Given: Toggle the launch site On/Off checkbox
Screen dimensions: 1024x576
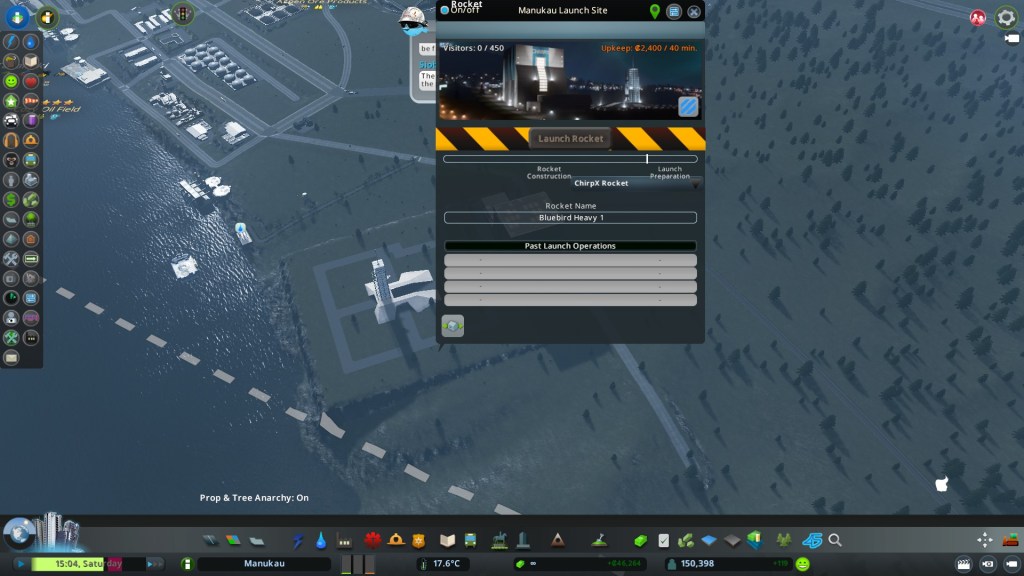Looking at the screenshot, I should click(x=445, y=11).
